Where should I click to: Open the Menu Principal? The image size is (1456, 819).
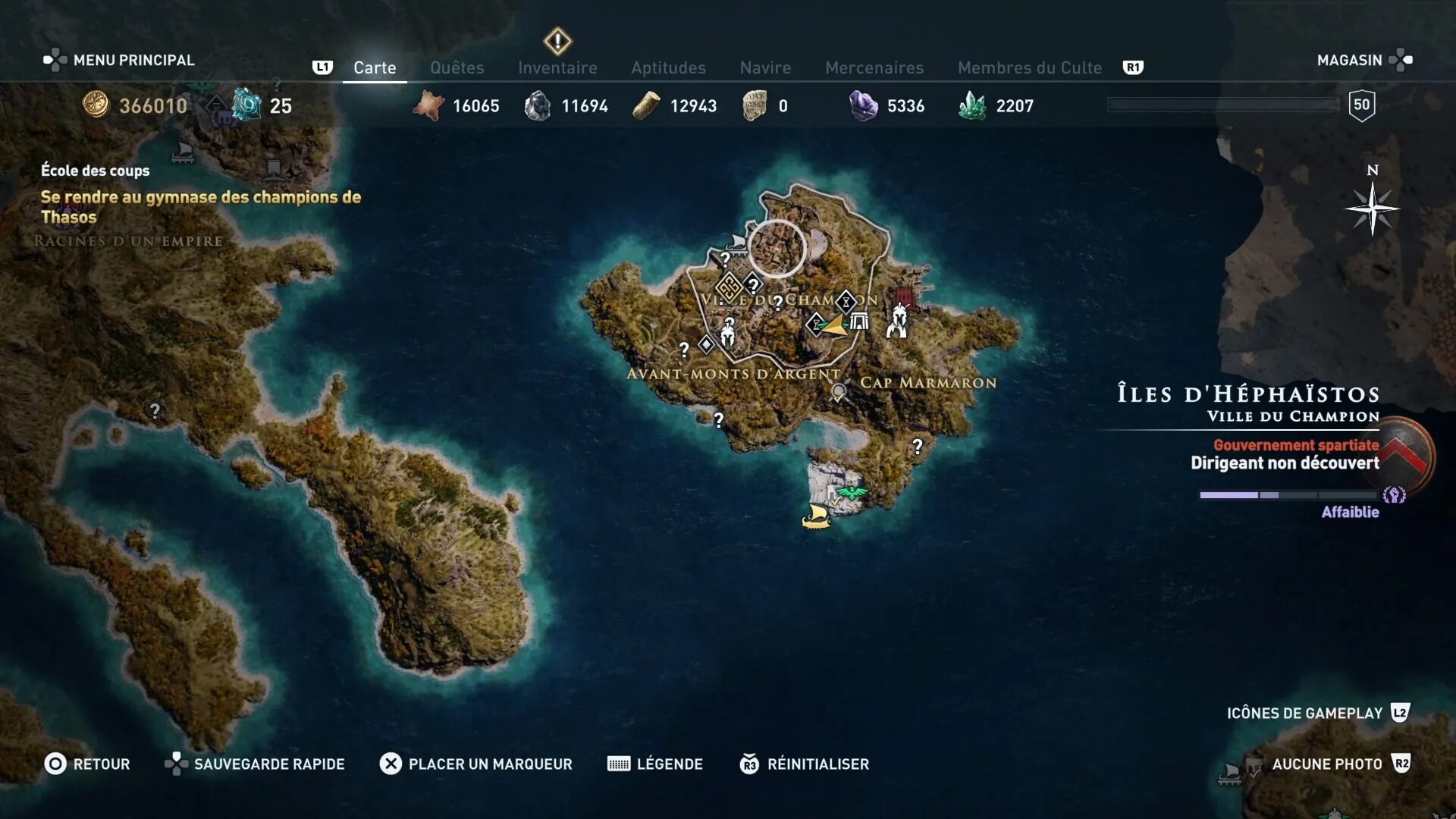[x=119, y=60]
